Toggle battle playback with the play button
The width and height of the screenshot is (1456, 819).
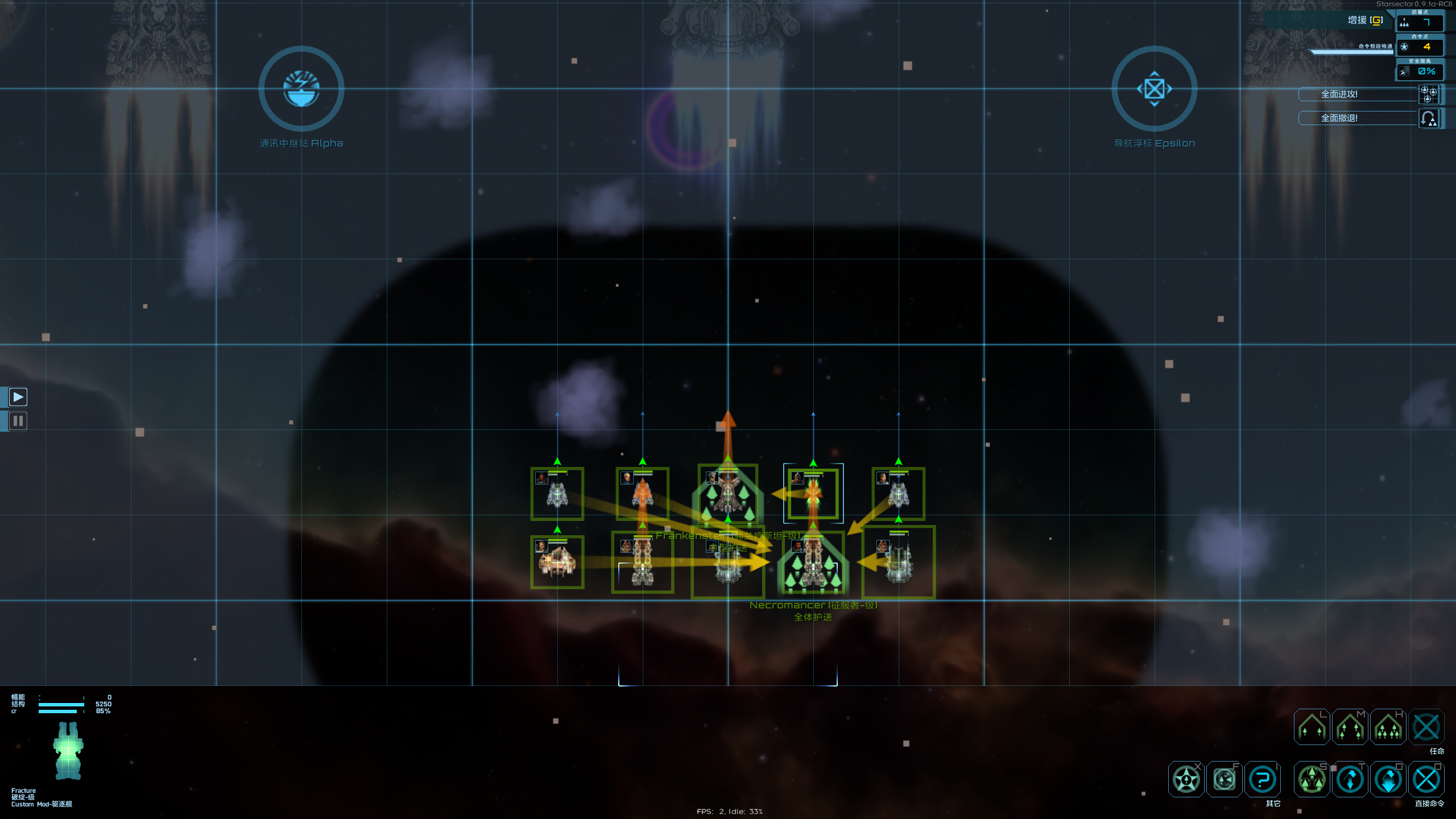point(18,397)
